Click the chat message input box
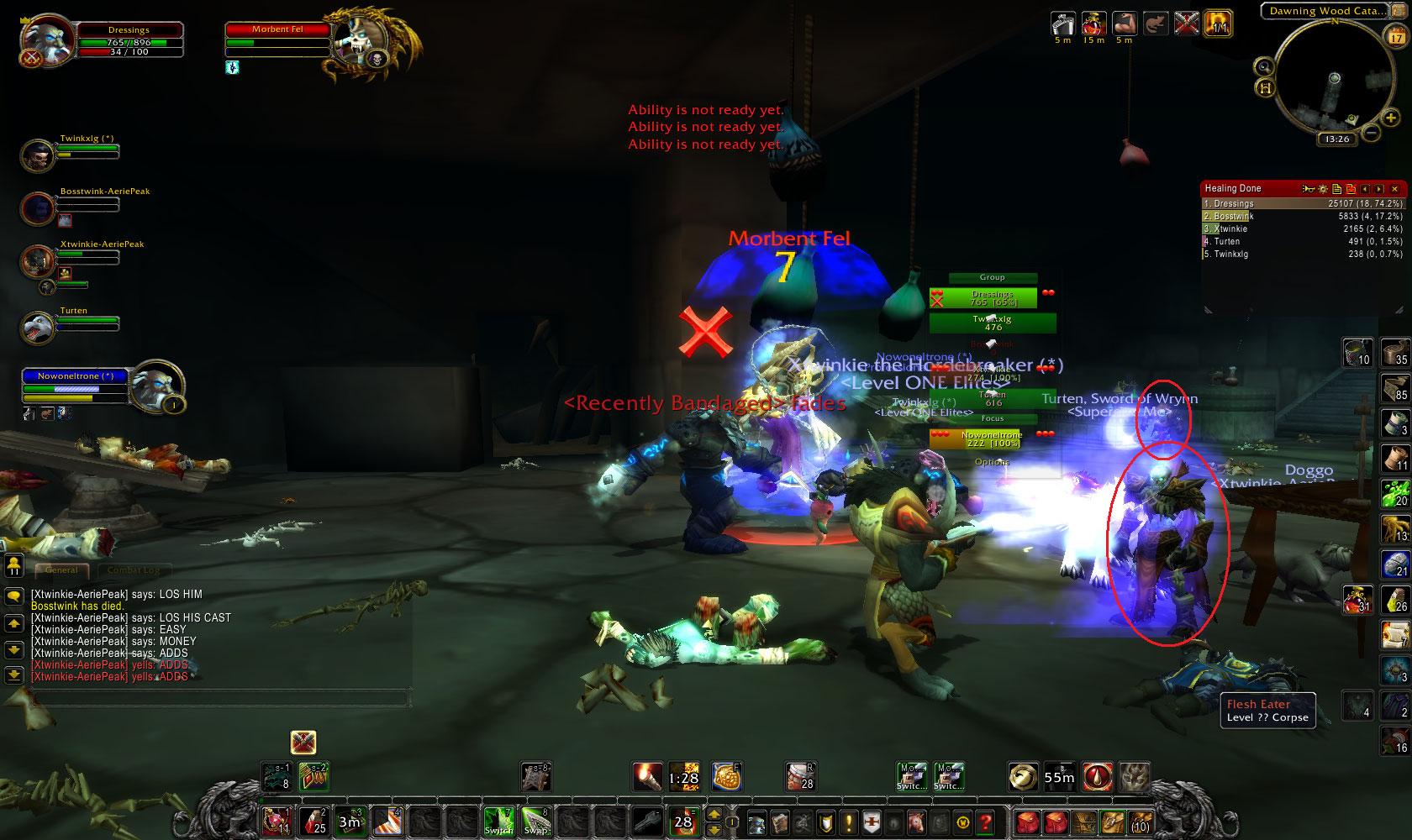The image size is (1412, 840). 219,698
